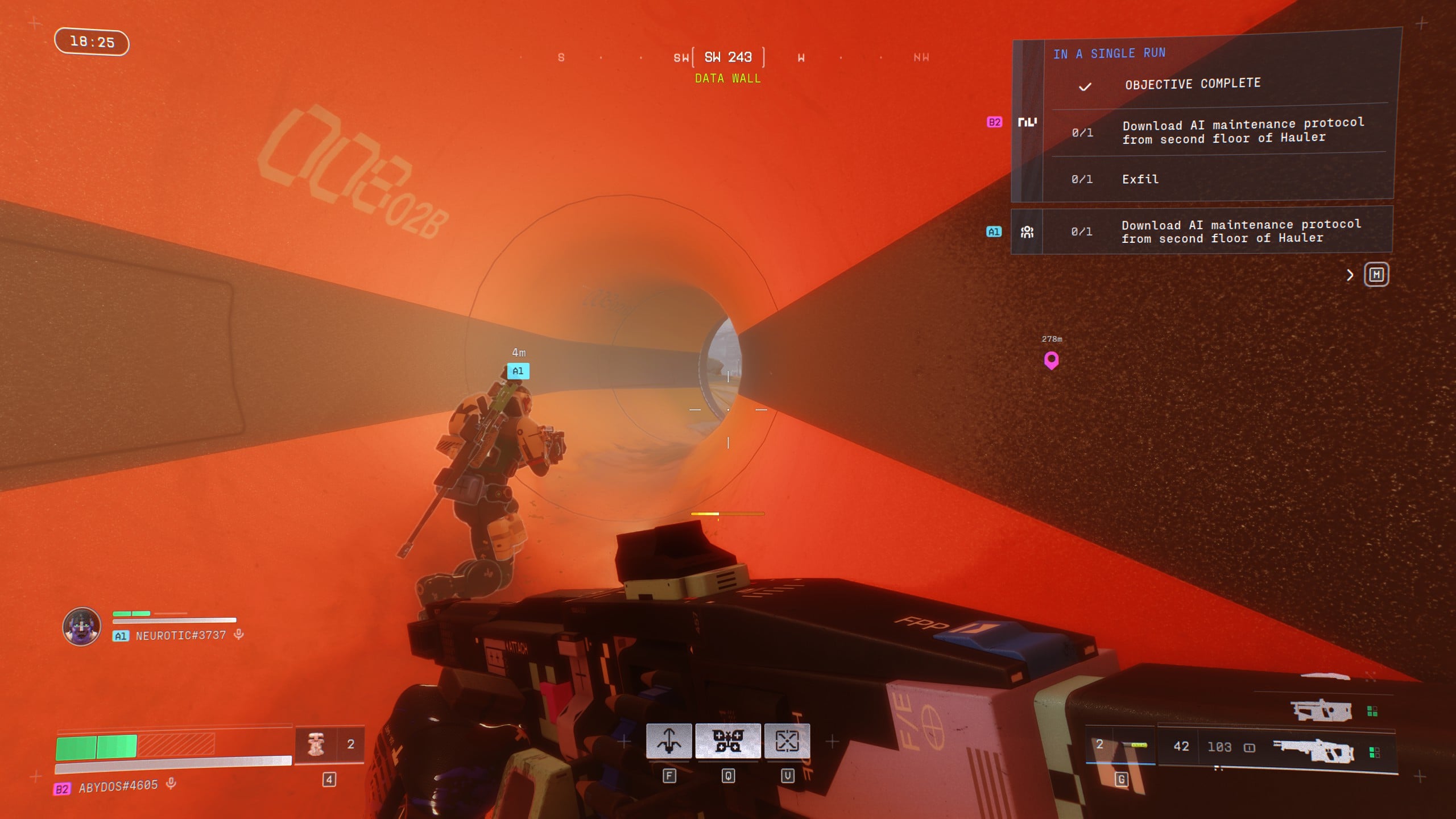This screenshot has width=1456, height=819.
Task: Click the B2 contract faction icon
Action: pos(1027,122)
